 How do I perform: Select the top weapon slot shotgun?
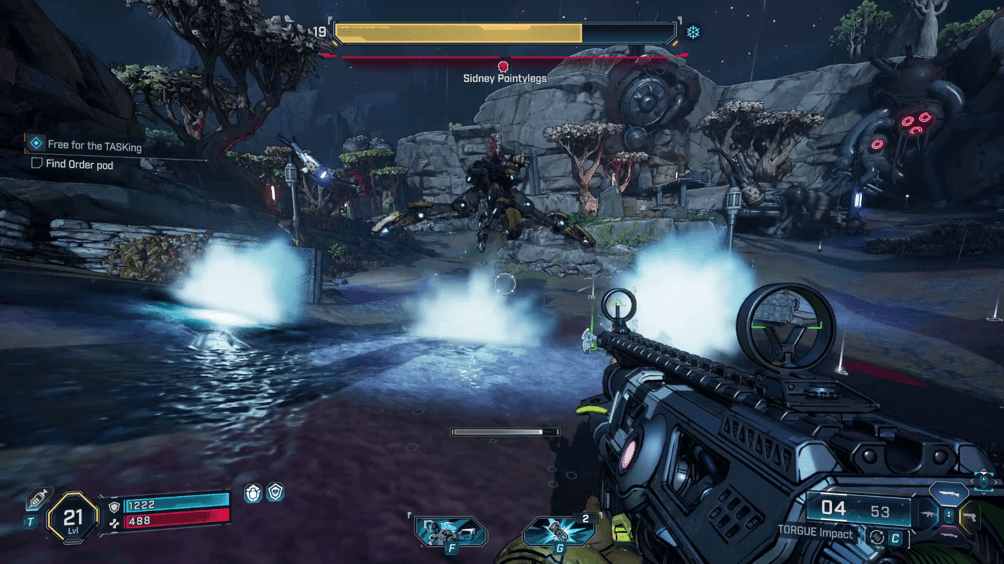click(947, 495)
